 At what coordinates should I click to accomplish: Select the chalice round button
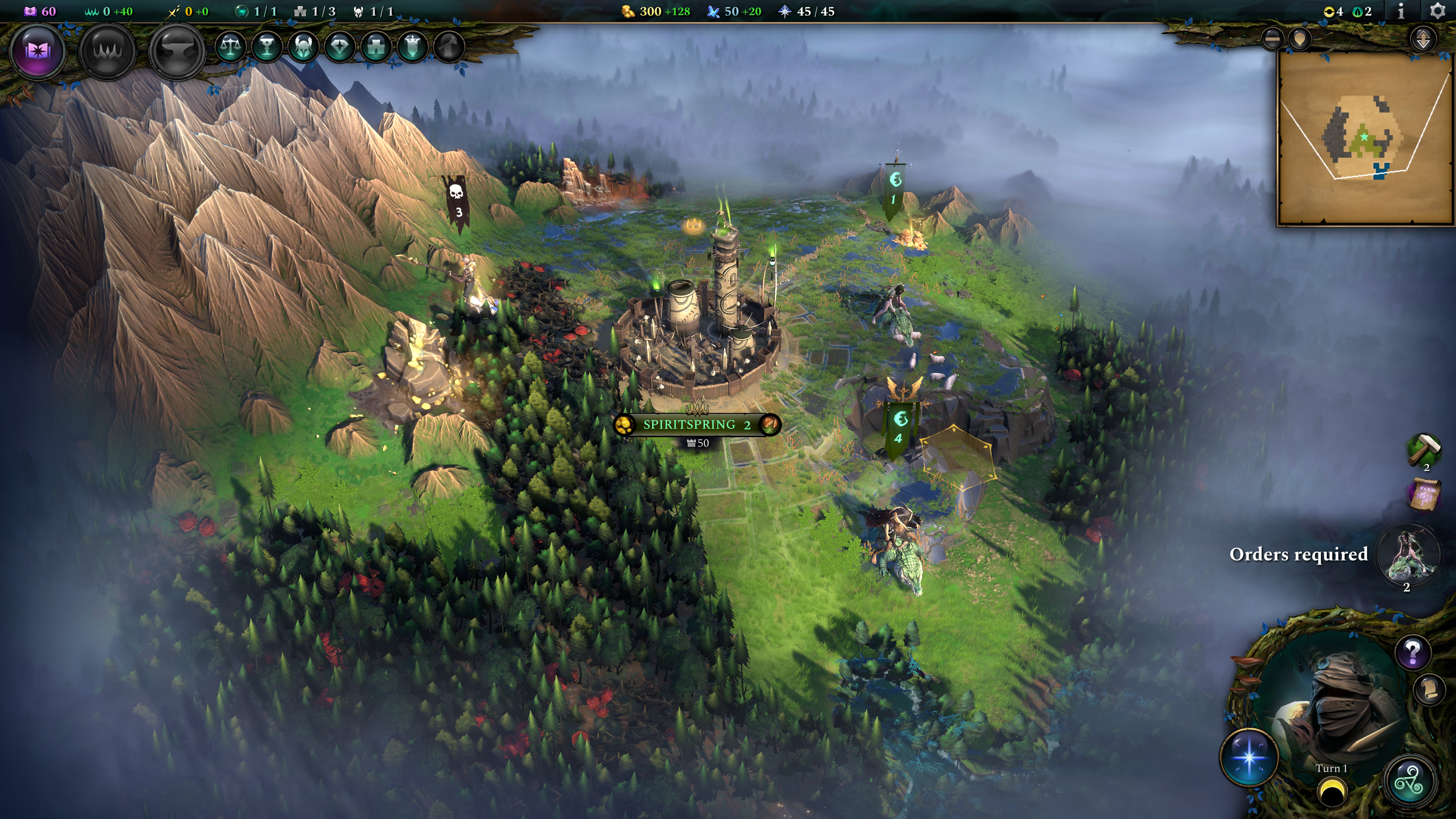tap(267, 47)
